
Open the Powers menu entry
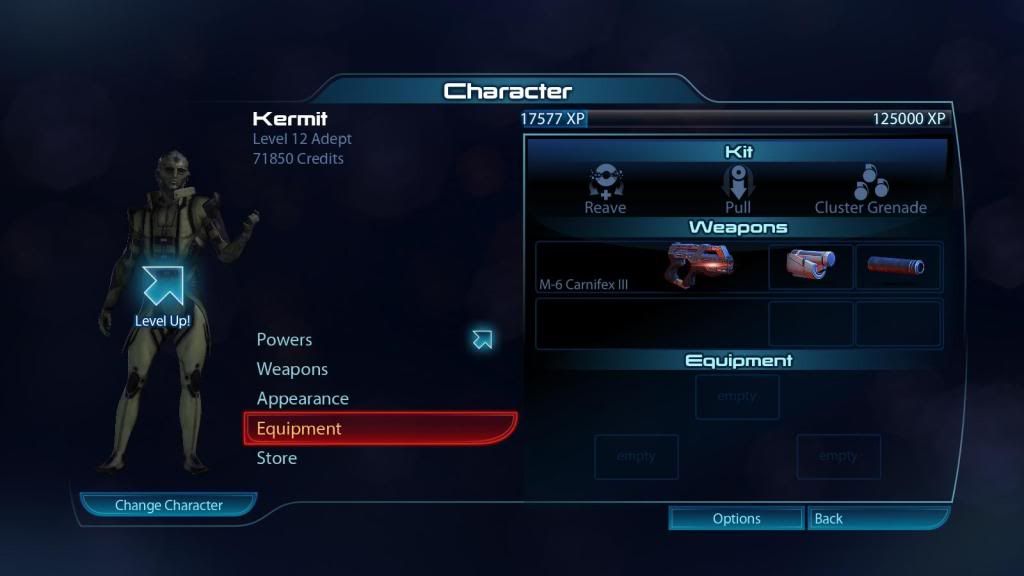(x=285, y=340)
